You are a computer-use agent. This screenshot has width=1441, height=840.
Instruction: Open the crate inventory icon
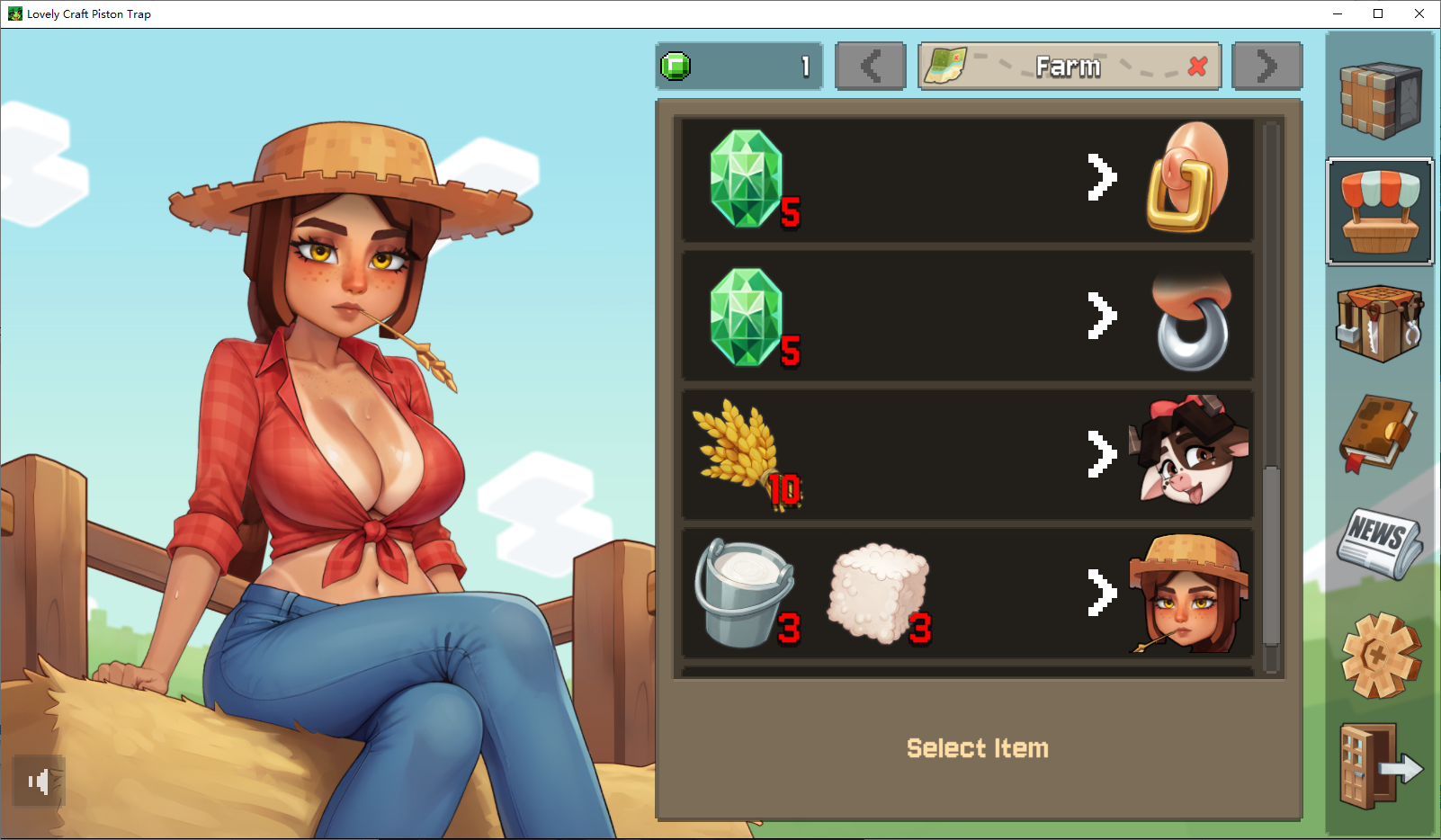click(1380, 99)
